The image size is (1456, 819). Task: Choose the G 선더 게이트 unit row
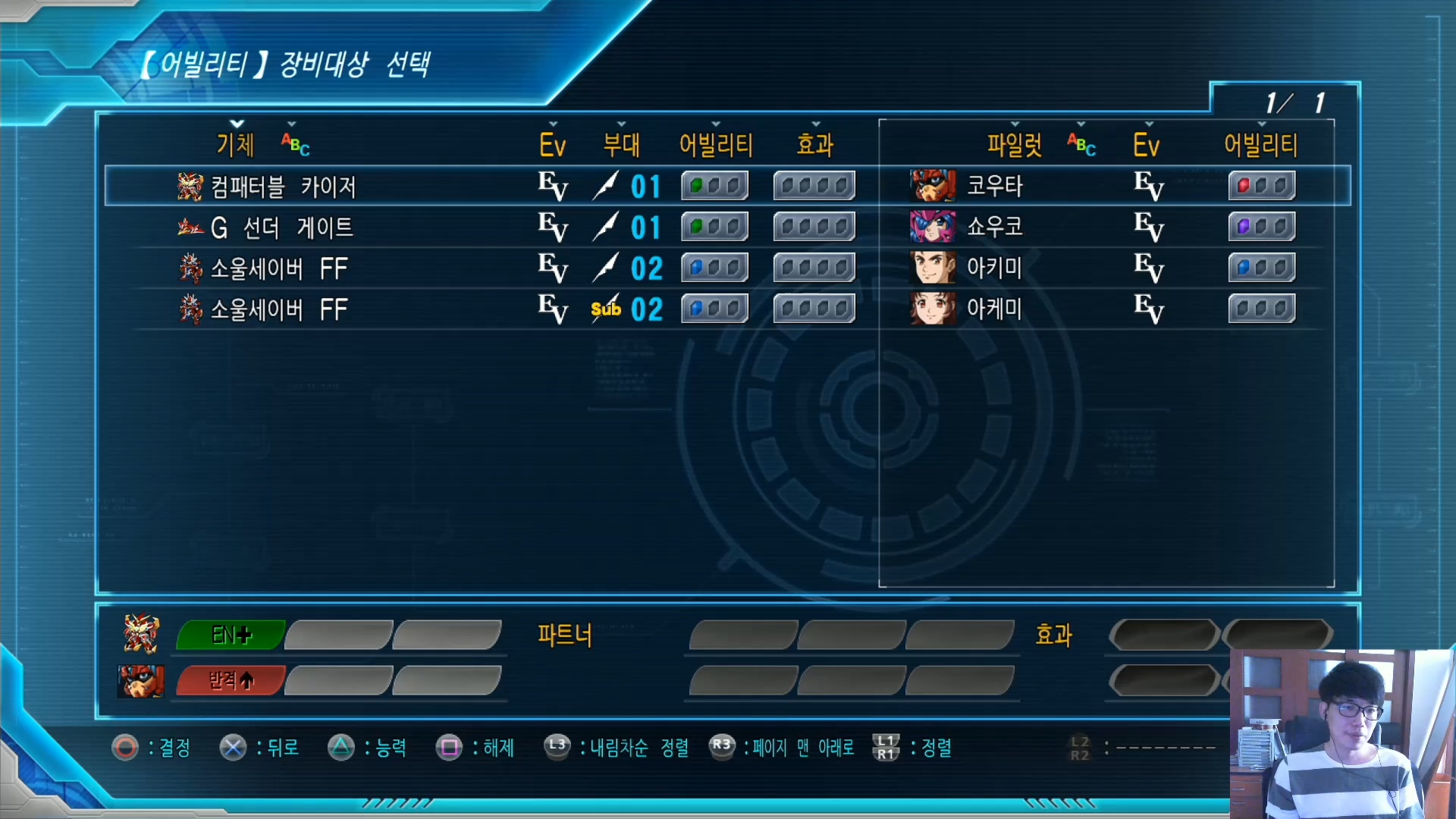click(281, 227)
